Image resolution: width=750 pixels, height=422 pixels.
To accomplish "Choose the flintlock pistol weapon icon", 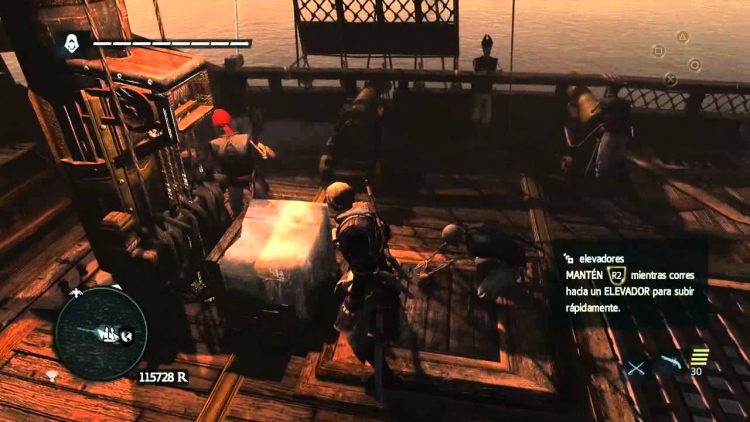I will tap(669, 364).
